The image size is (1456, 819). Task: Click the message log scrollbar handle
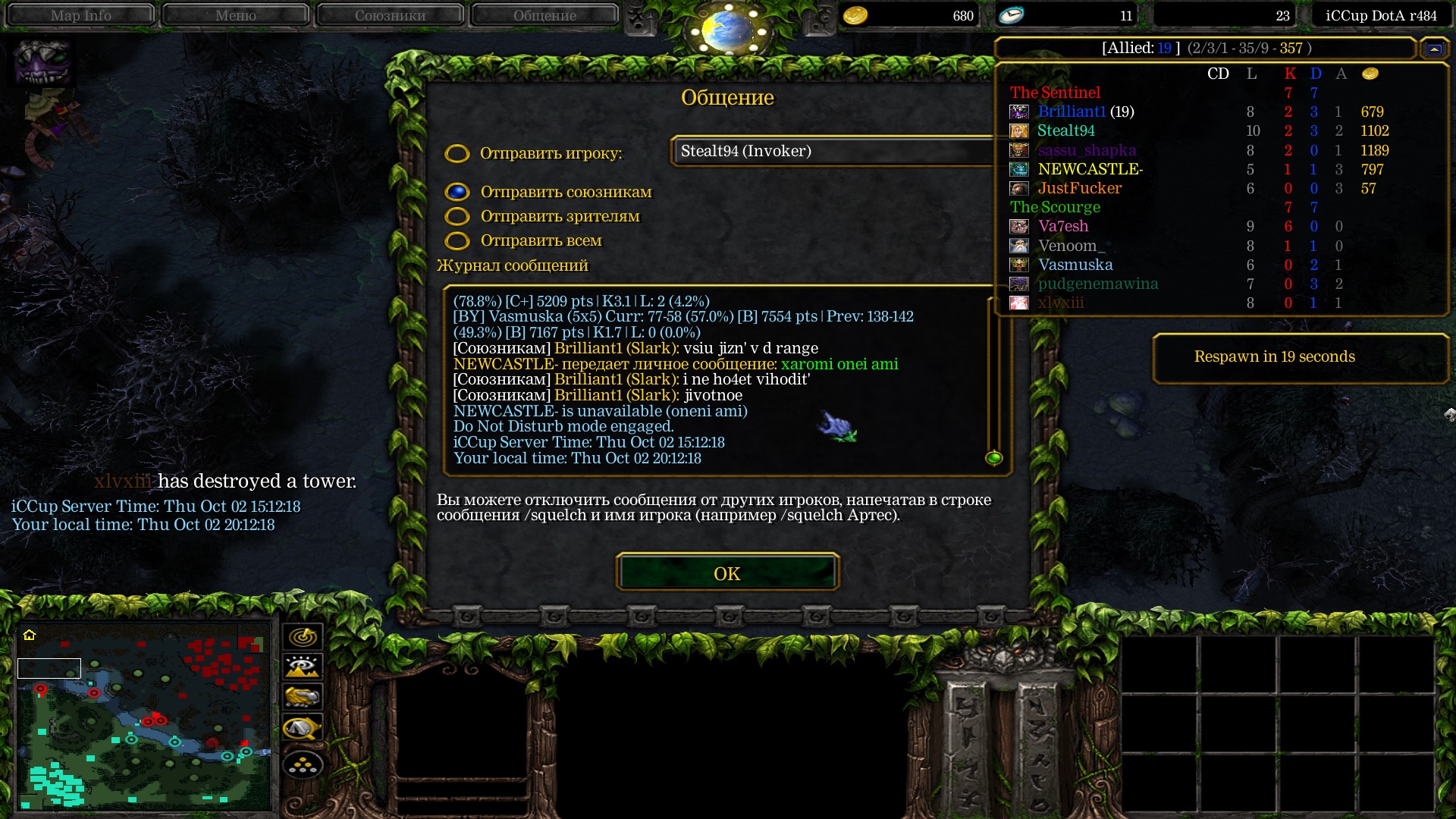(993, 458)
